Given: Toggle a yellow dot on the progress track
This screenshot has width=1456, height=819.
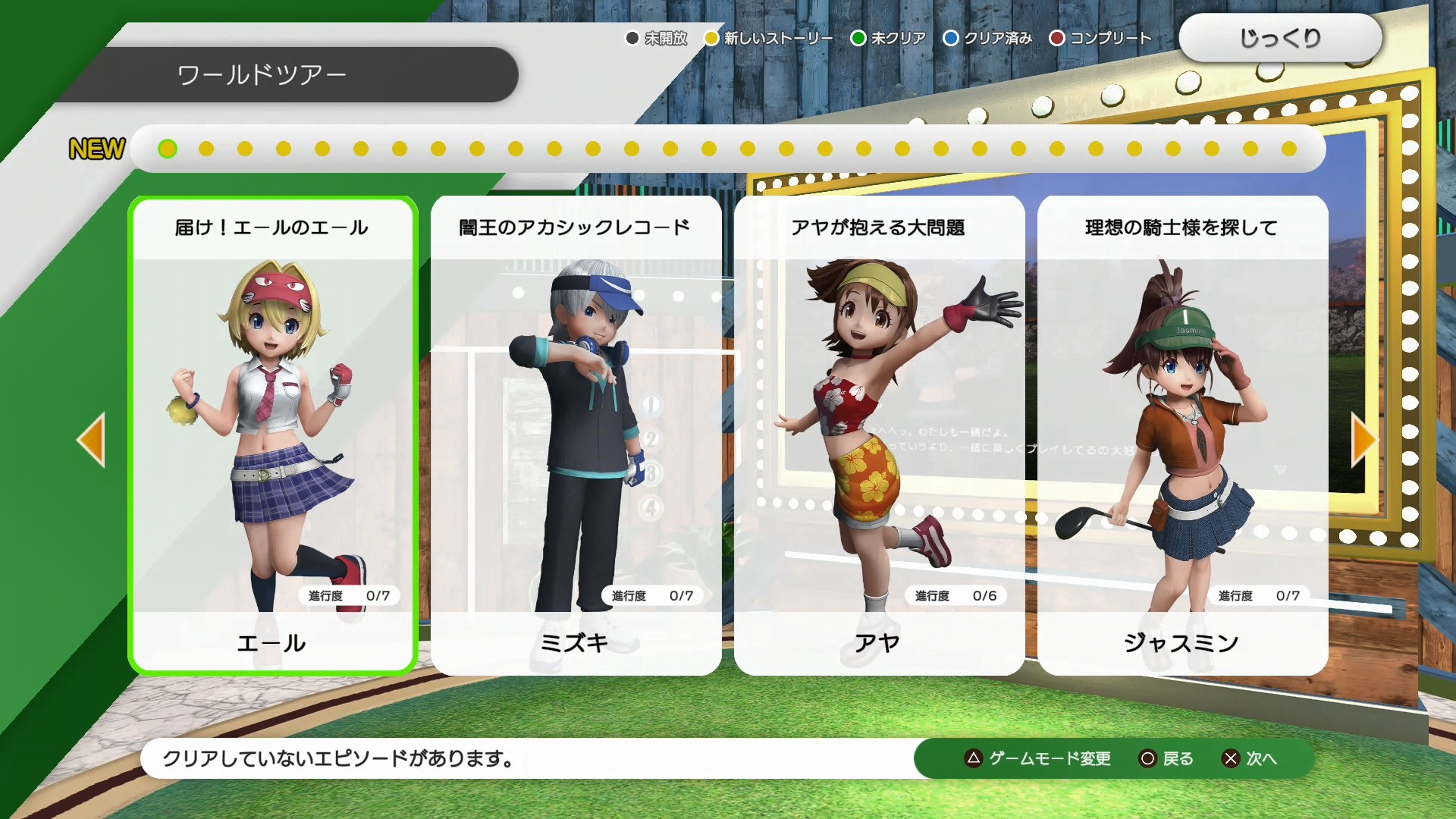Looking at the screenshot, I should [x=204, y=149].
